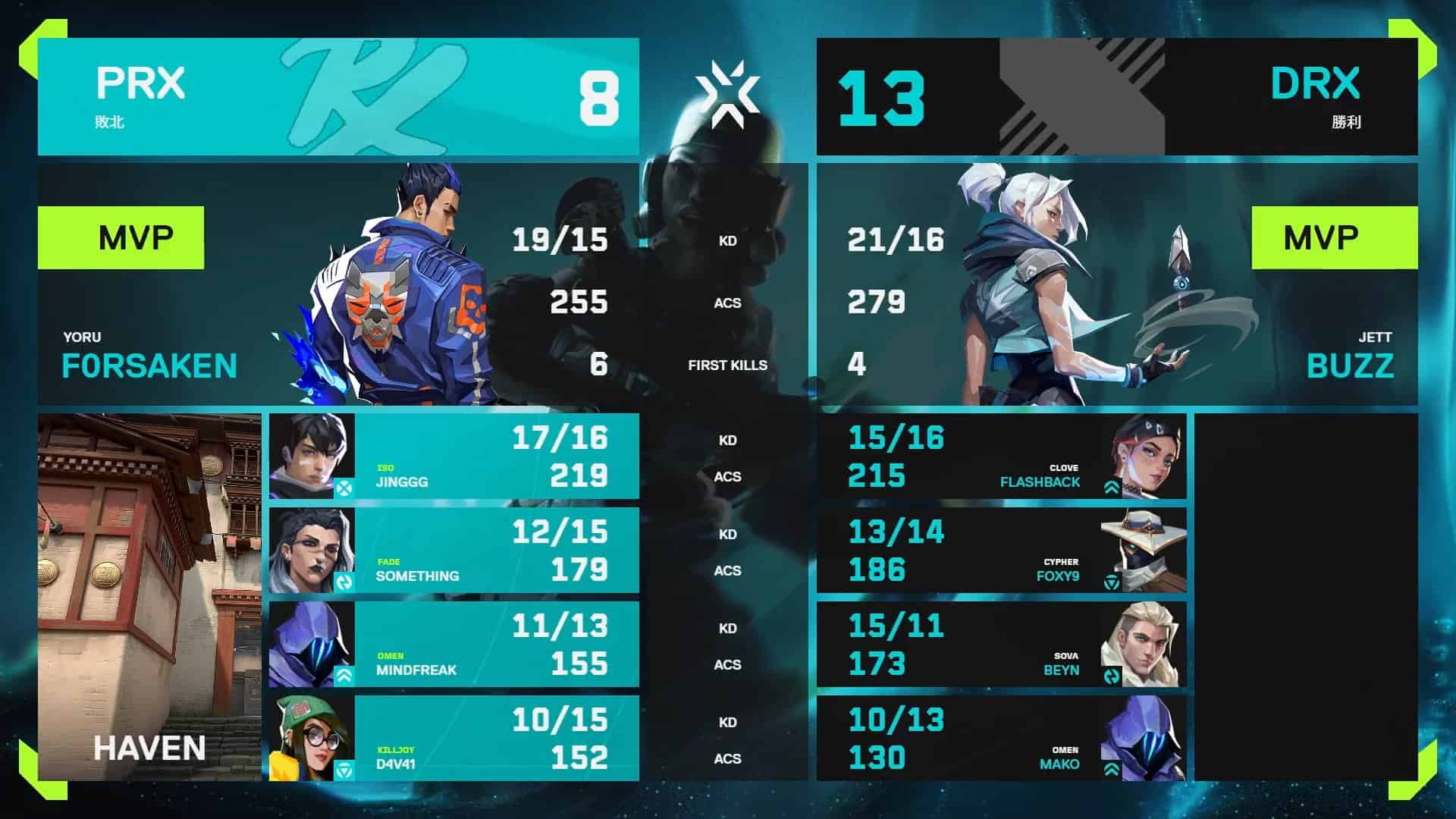Viewport: 1456px width, 819px height.
Task: Click the DRX team banner
Action: point(1116,97)
